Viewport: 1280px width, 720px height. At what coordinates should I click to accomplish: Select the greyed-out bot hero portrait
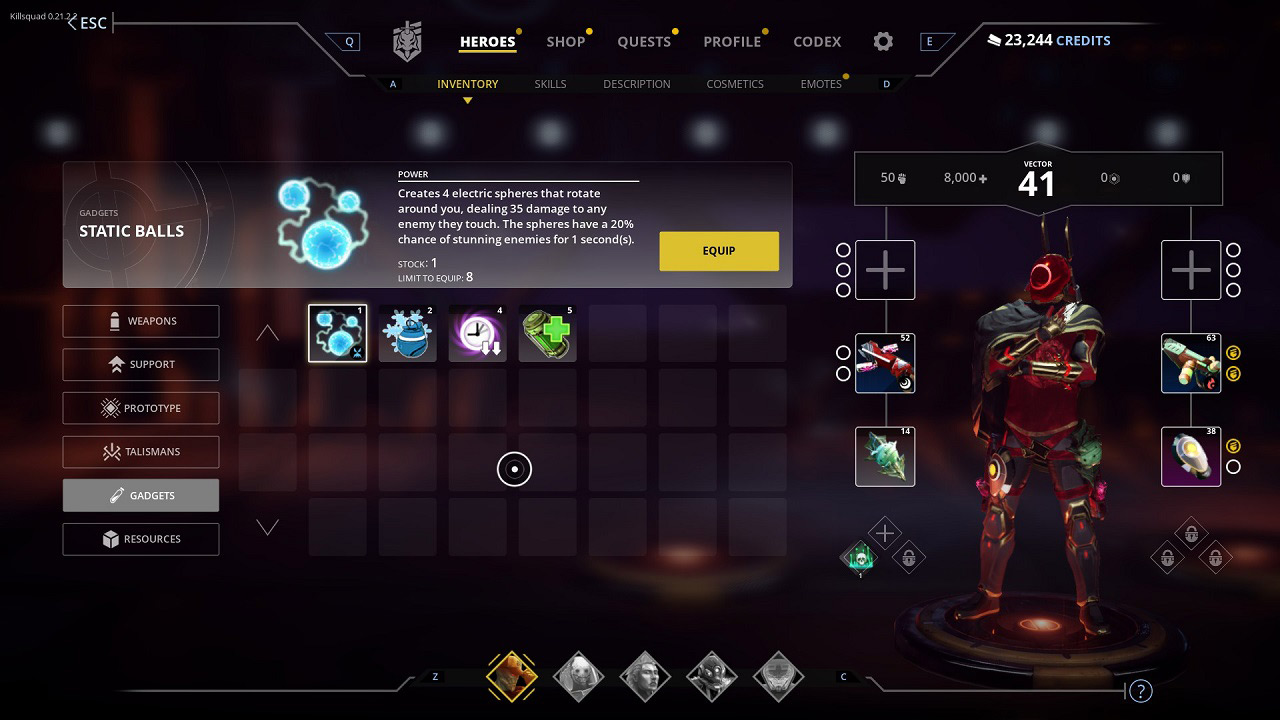778,676
